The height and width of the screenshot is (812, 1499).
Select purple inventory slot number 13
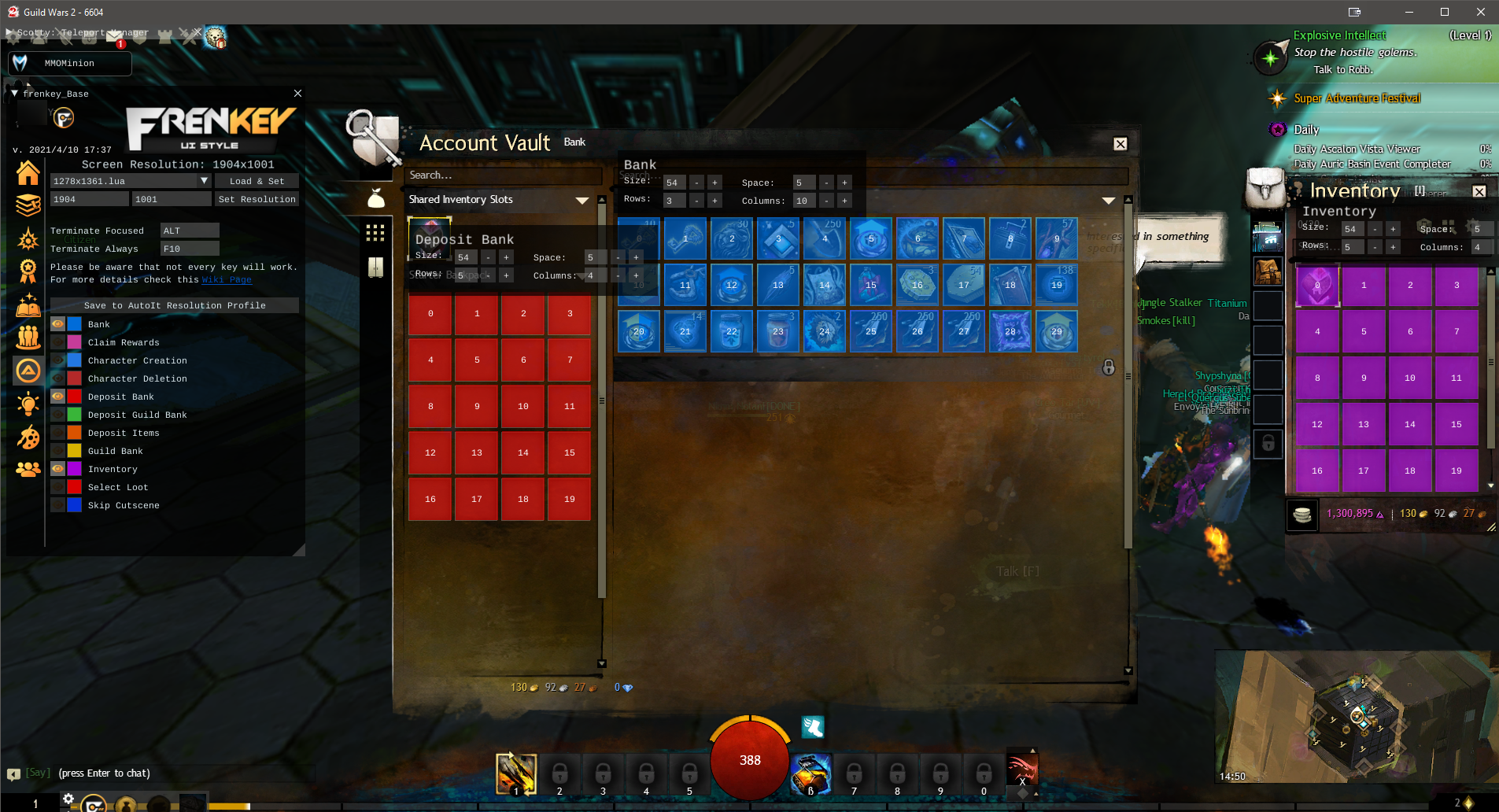pos(1363,425)
